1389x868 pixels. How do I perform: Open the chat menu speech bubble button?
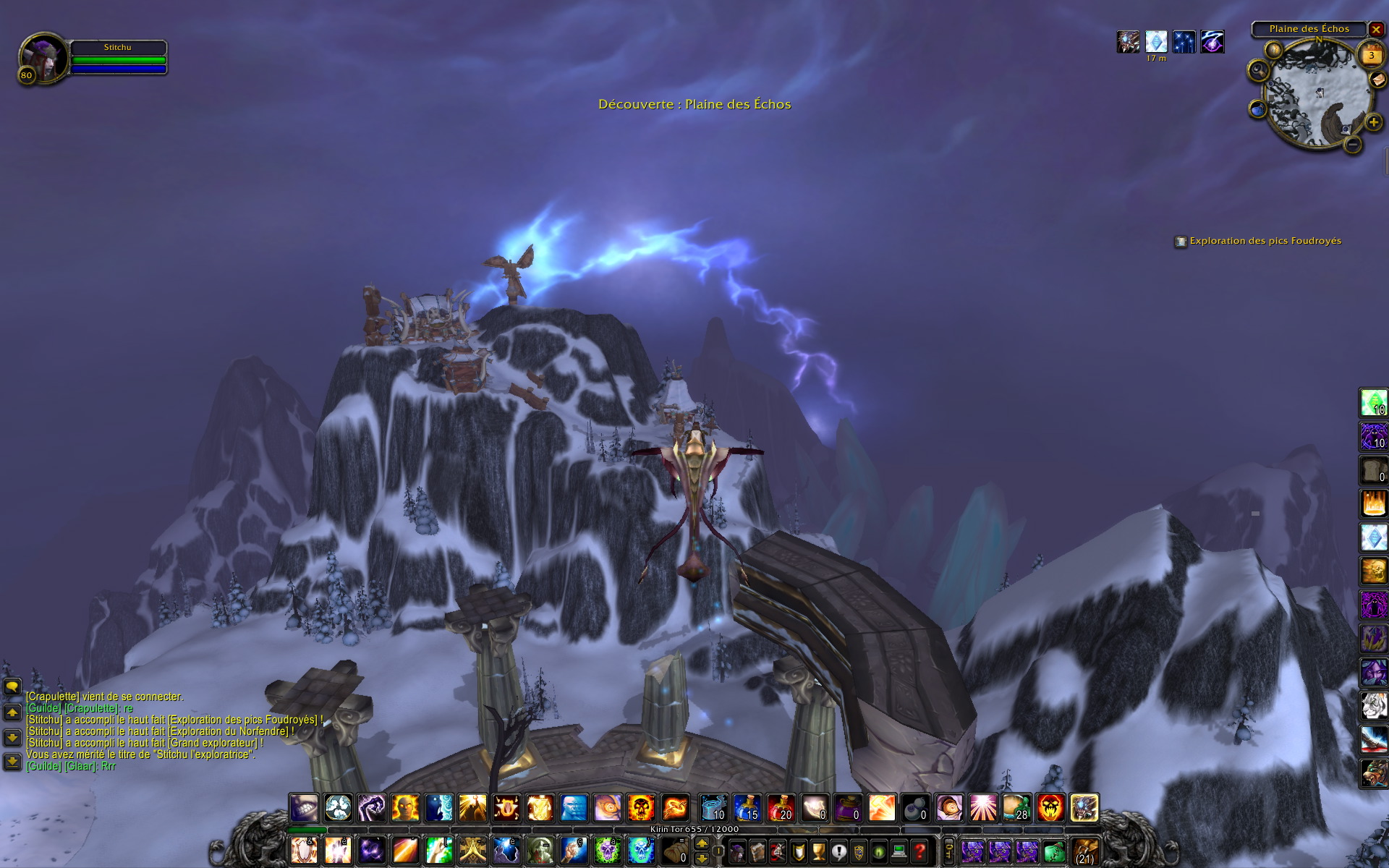[12, 686]
